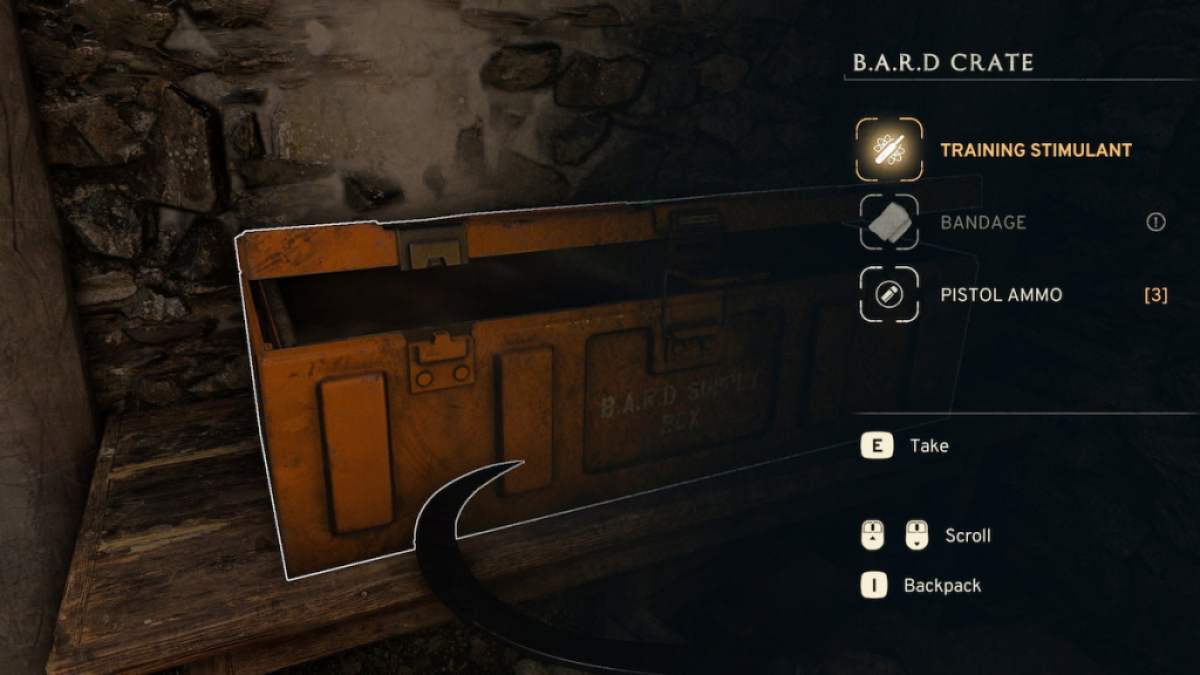Click the Training Stimulant icon
Screen dimensions: 1200x675
(x=887, y=149)
